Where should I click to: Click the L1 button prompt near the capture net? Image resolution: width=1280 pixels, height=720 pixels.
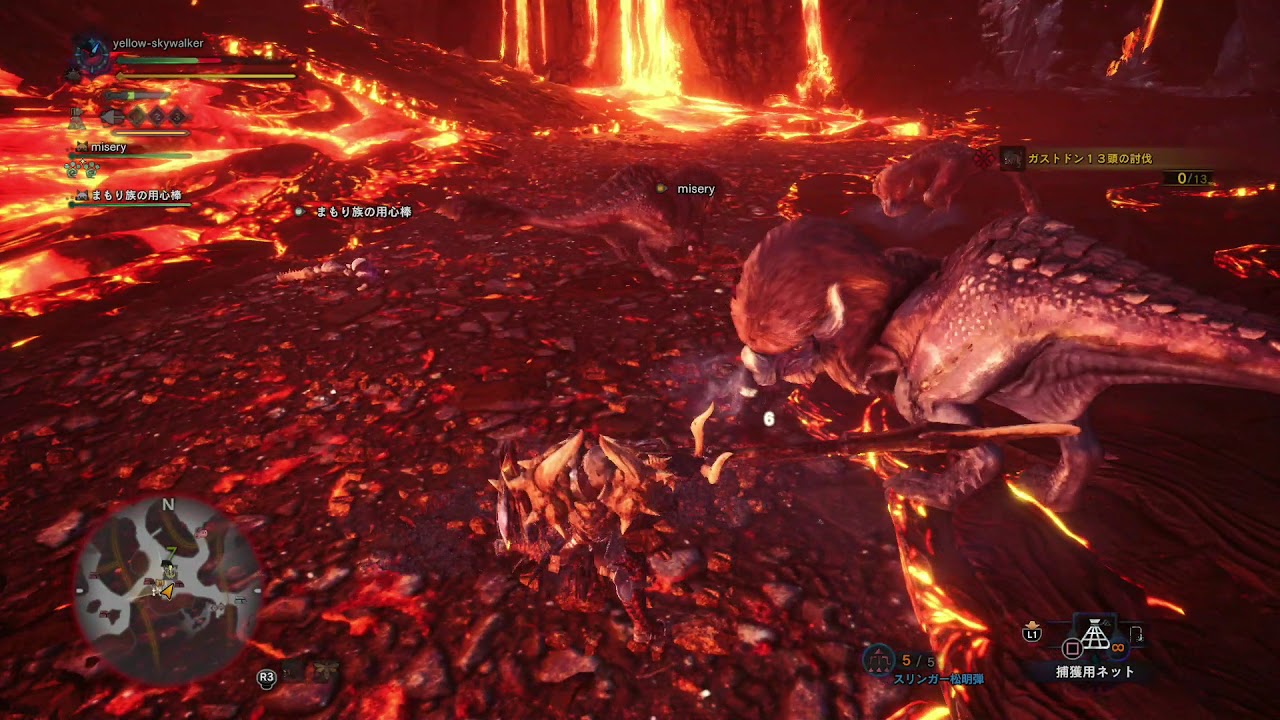[1032, 634]
